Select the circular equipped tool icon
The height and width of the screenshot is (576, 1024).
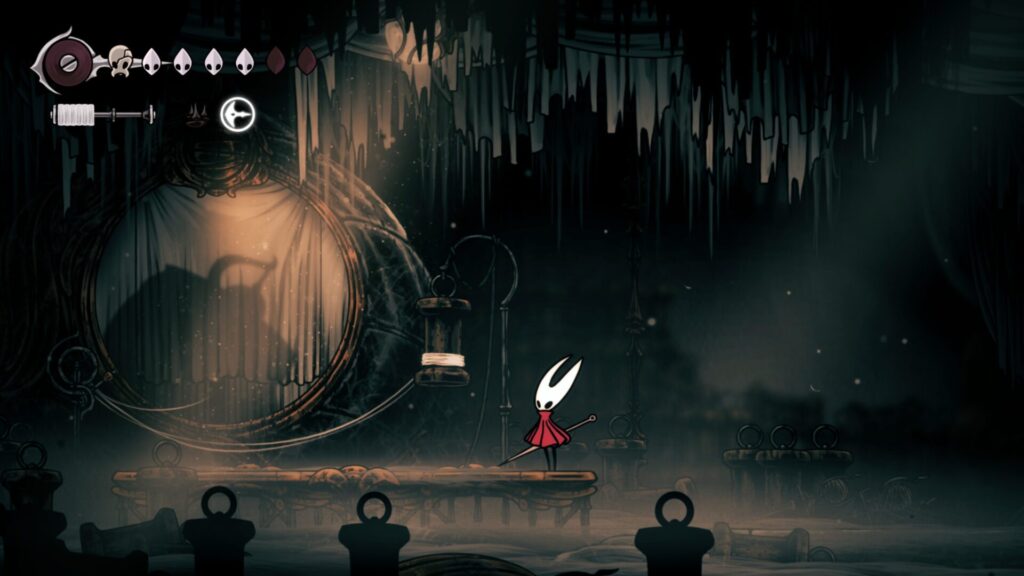tap(238, 114)
